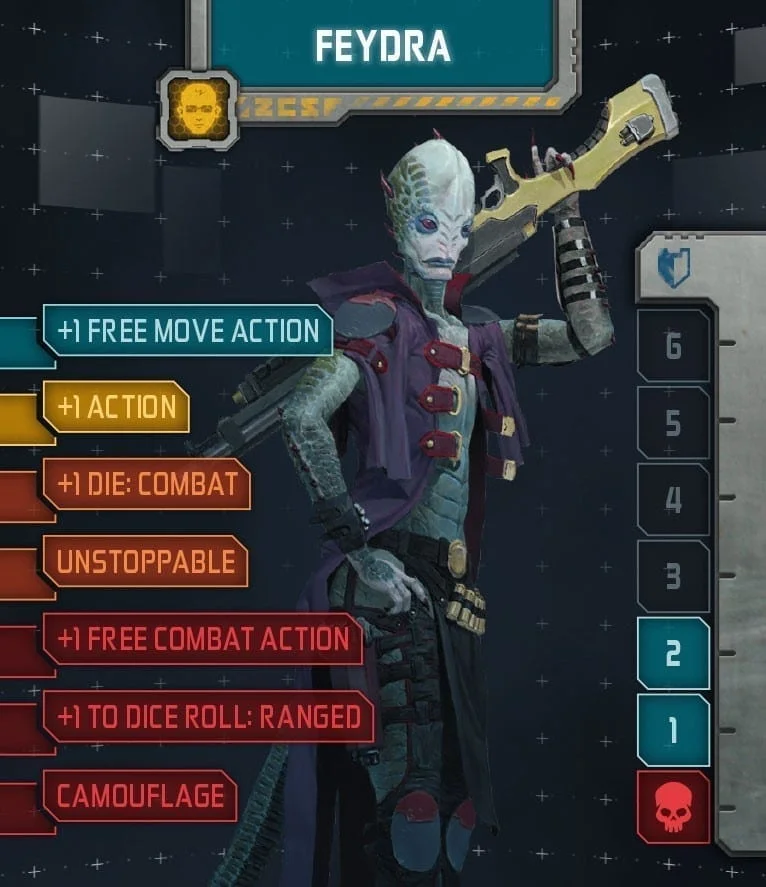Image resolution: width=766 pixels, height=887 pixels.
Task: Pick the +1 Die: Combat skill
Action: (x=146, y=484)
